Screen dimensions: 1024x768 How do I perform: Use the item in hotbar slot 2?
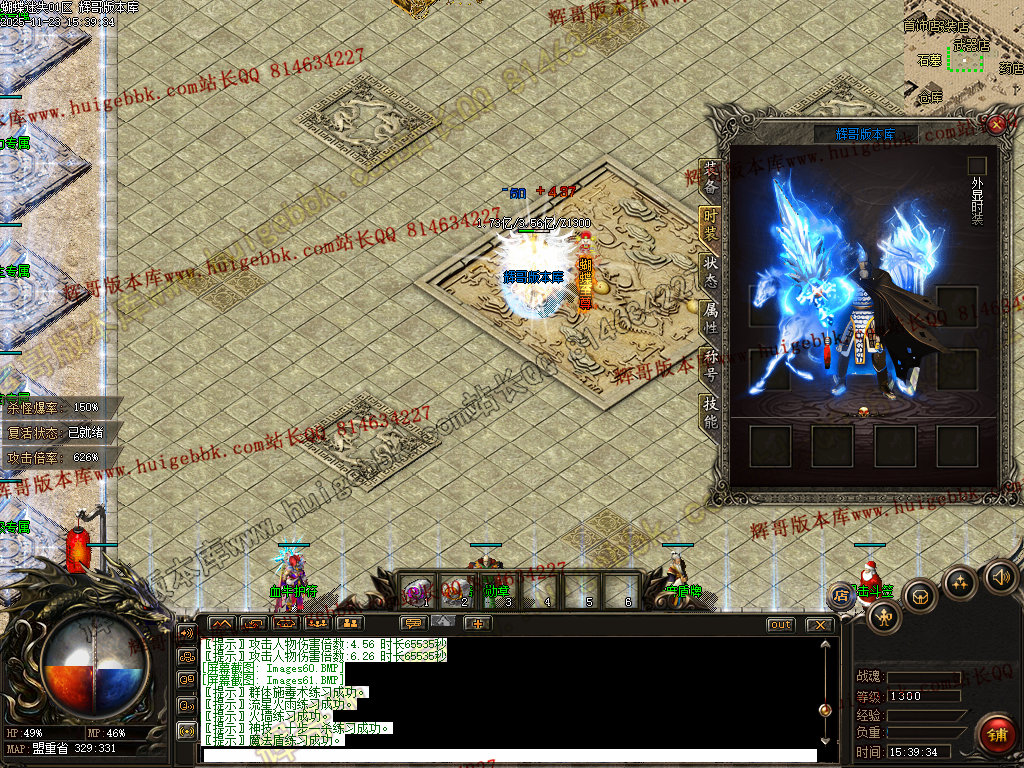pyautogui.click(x=457, y=592)
